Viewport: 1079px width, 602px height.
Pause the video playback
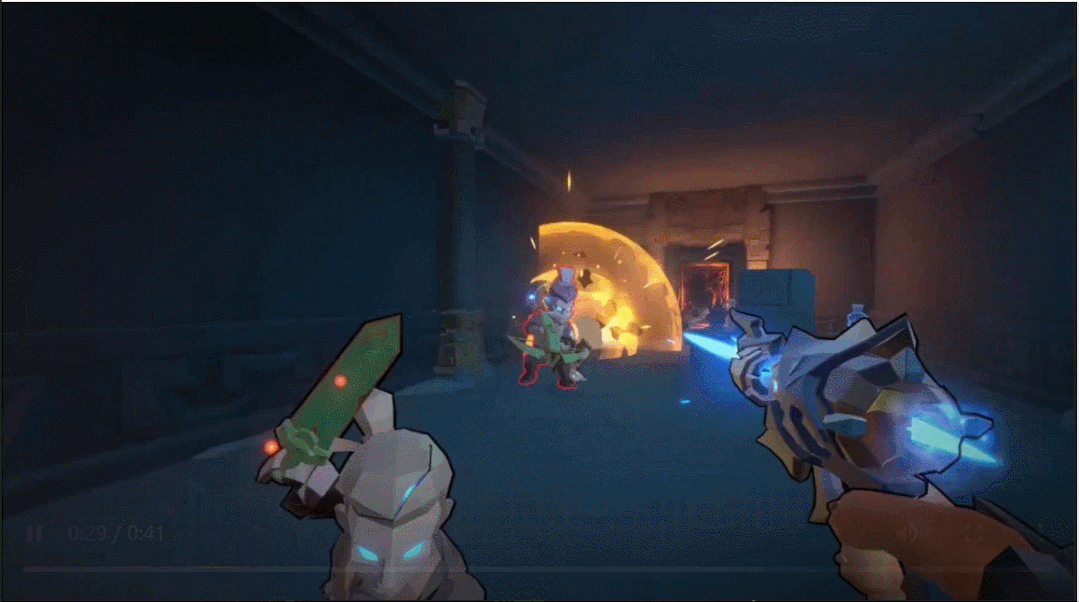34,533
